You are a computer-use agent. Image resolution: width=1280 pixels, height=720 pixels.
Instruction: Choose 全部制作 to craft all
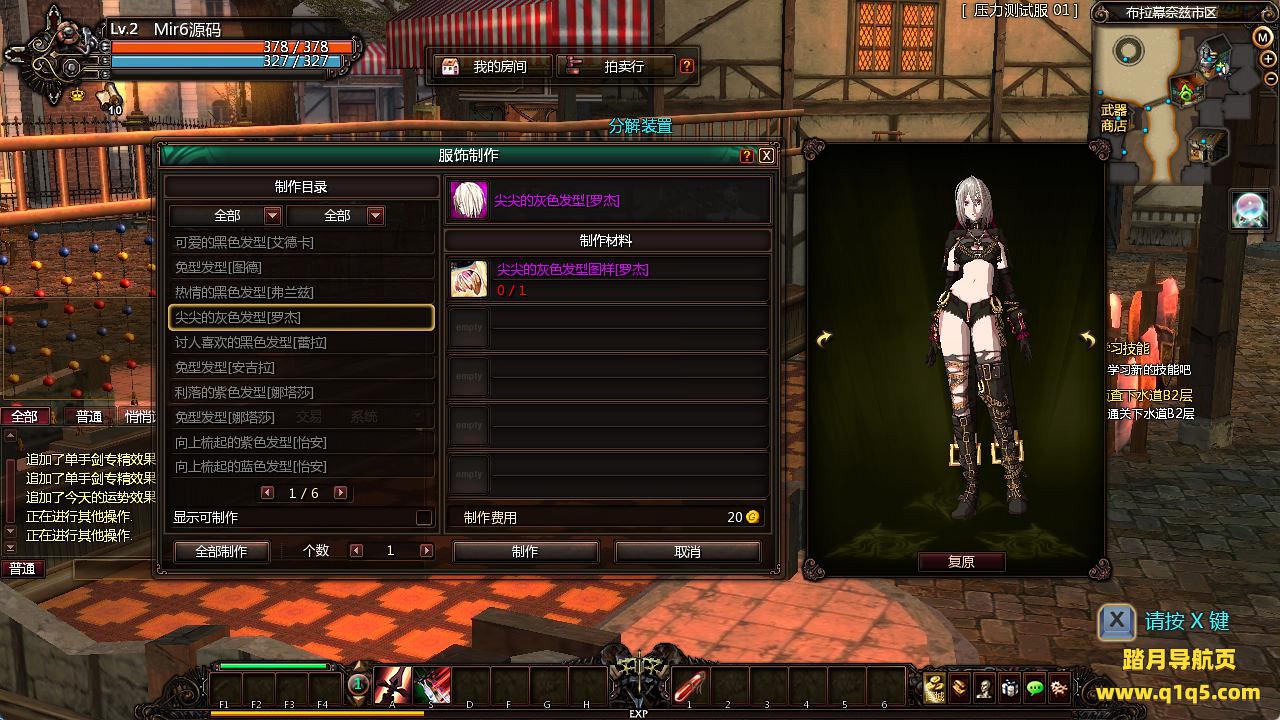222,552
